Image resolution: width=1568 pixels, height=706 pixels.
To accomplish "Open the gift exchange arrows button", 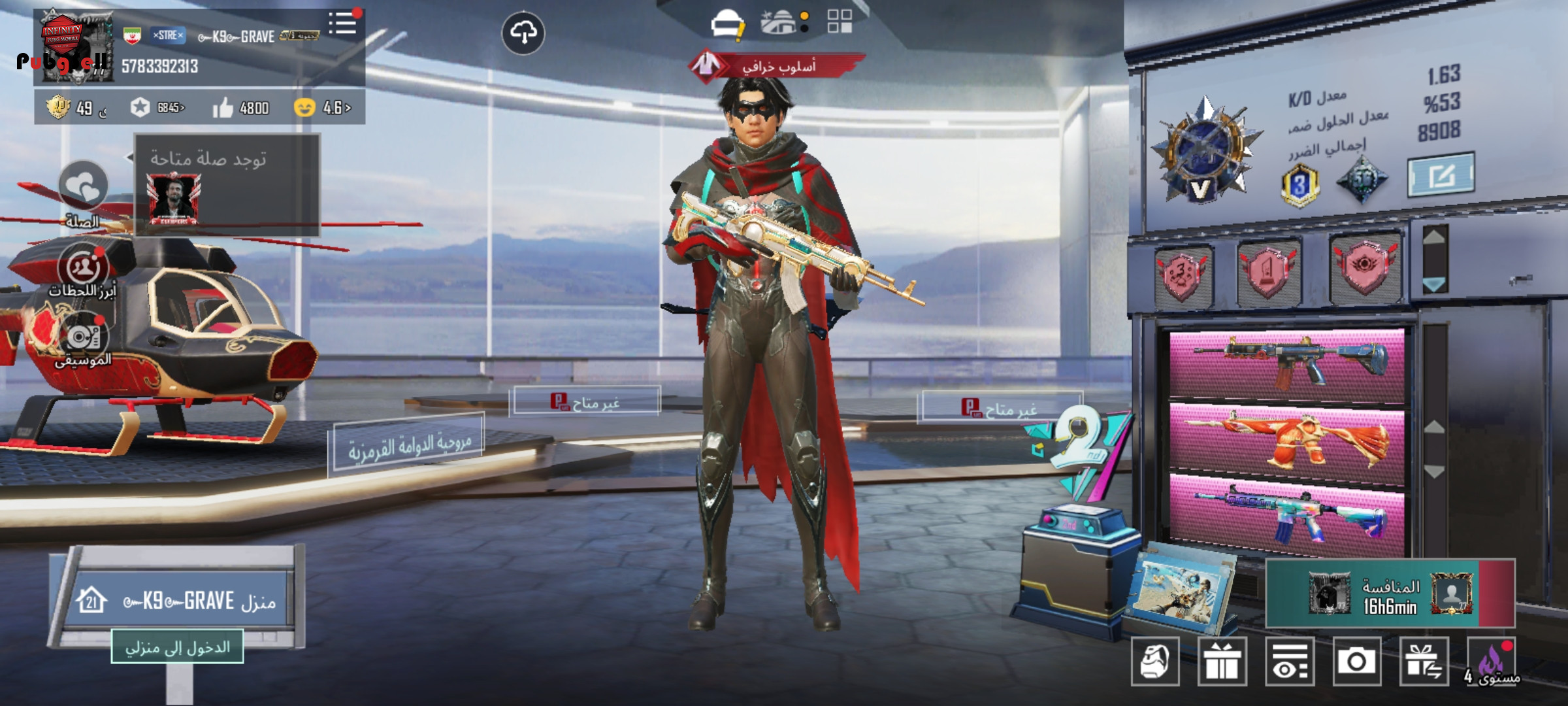I will (x=1424, y=662).
